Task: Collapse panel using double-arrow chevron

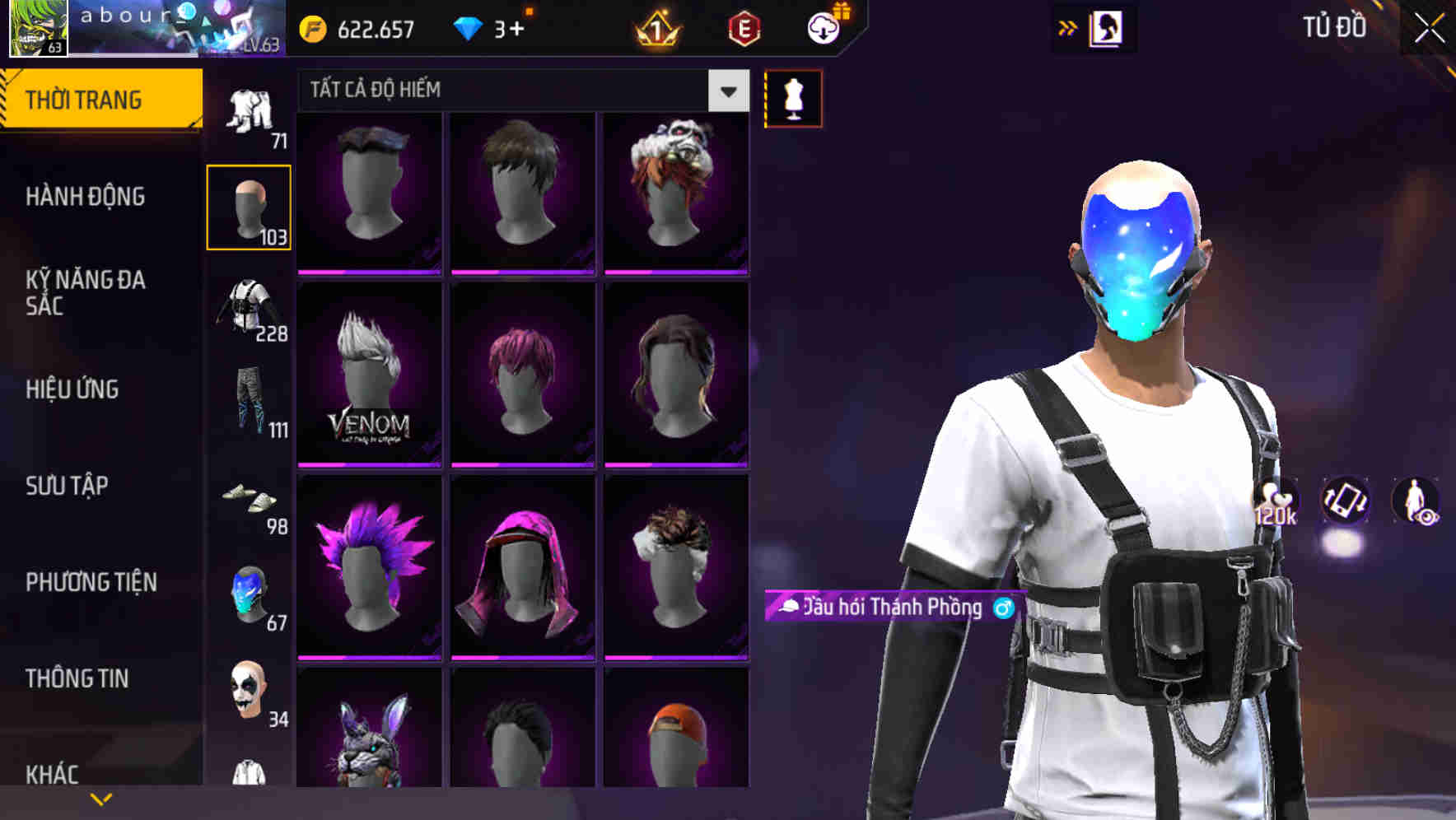Action: 1068,27
